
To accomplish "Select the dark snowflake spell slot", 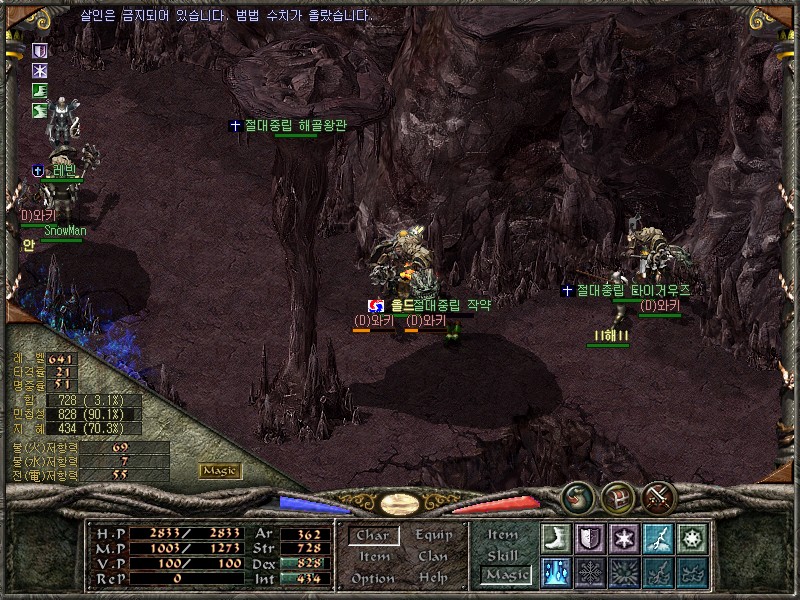I will (590, 572).
